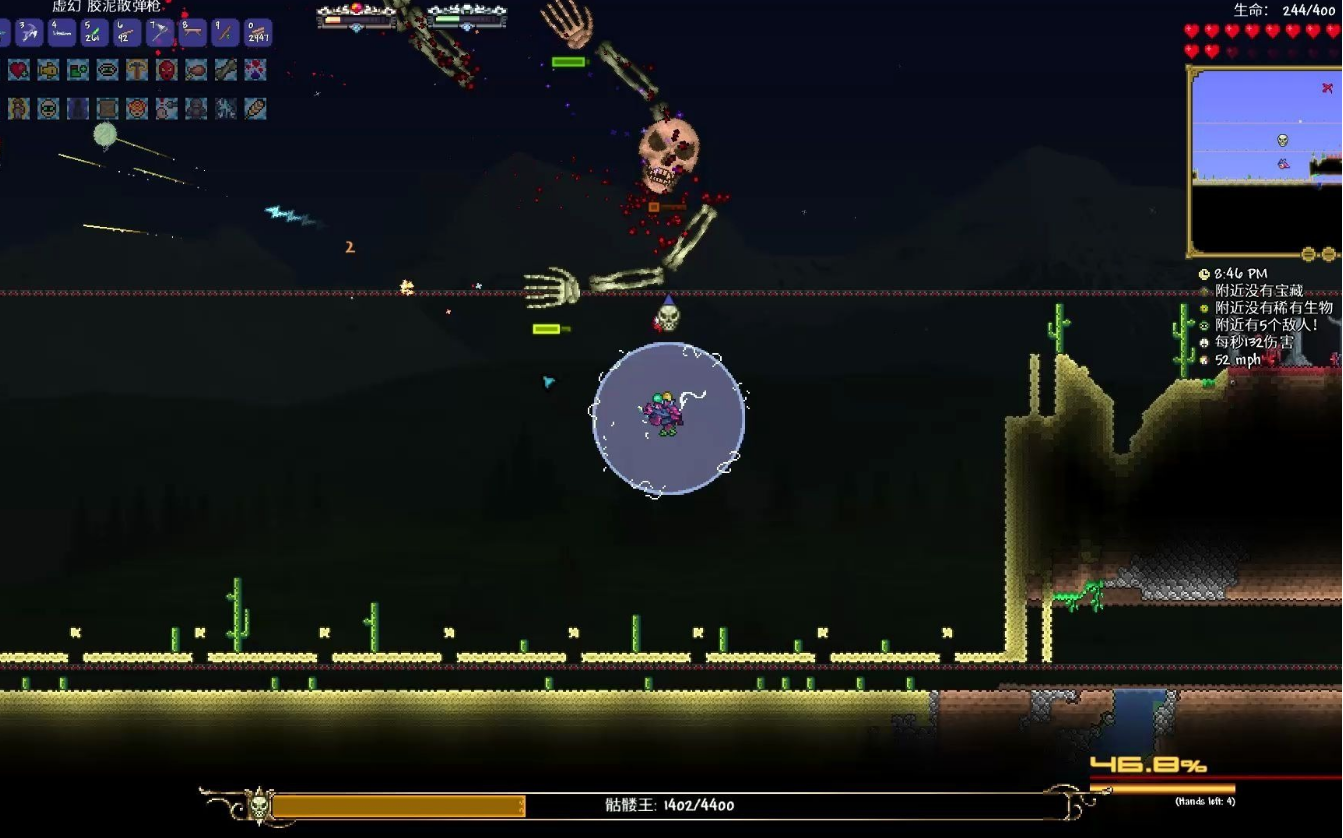The width and height of the screenshot is (1343, 838).
Task: Select the wooden table in slot 8
Action: (192, 33)
